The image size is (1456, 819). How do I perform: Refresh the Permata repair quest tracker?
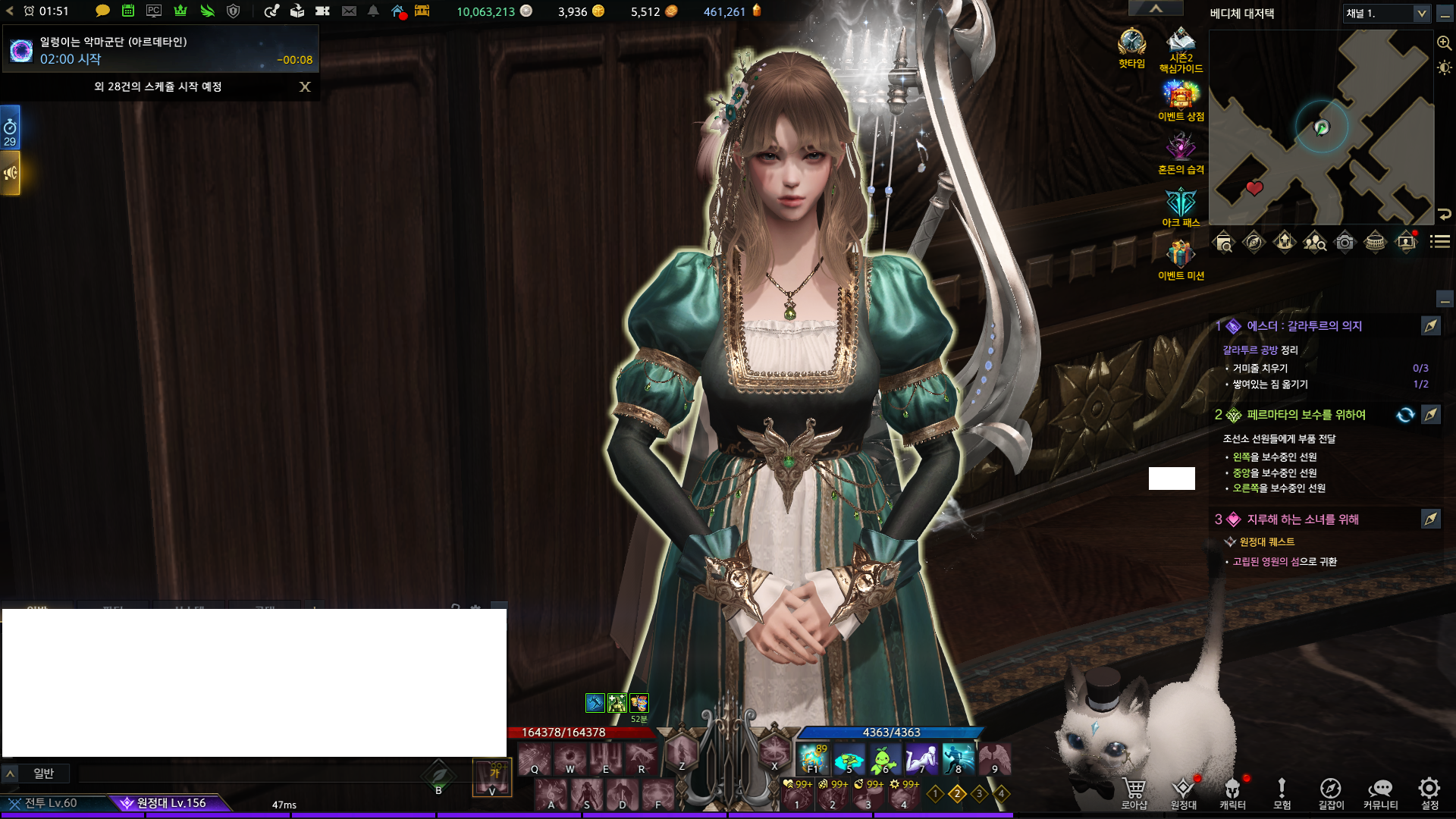(1405, 415)
